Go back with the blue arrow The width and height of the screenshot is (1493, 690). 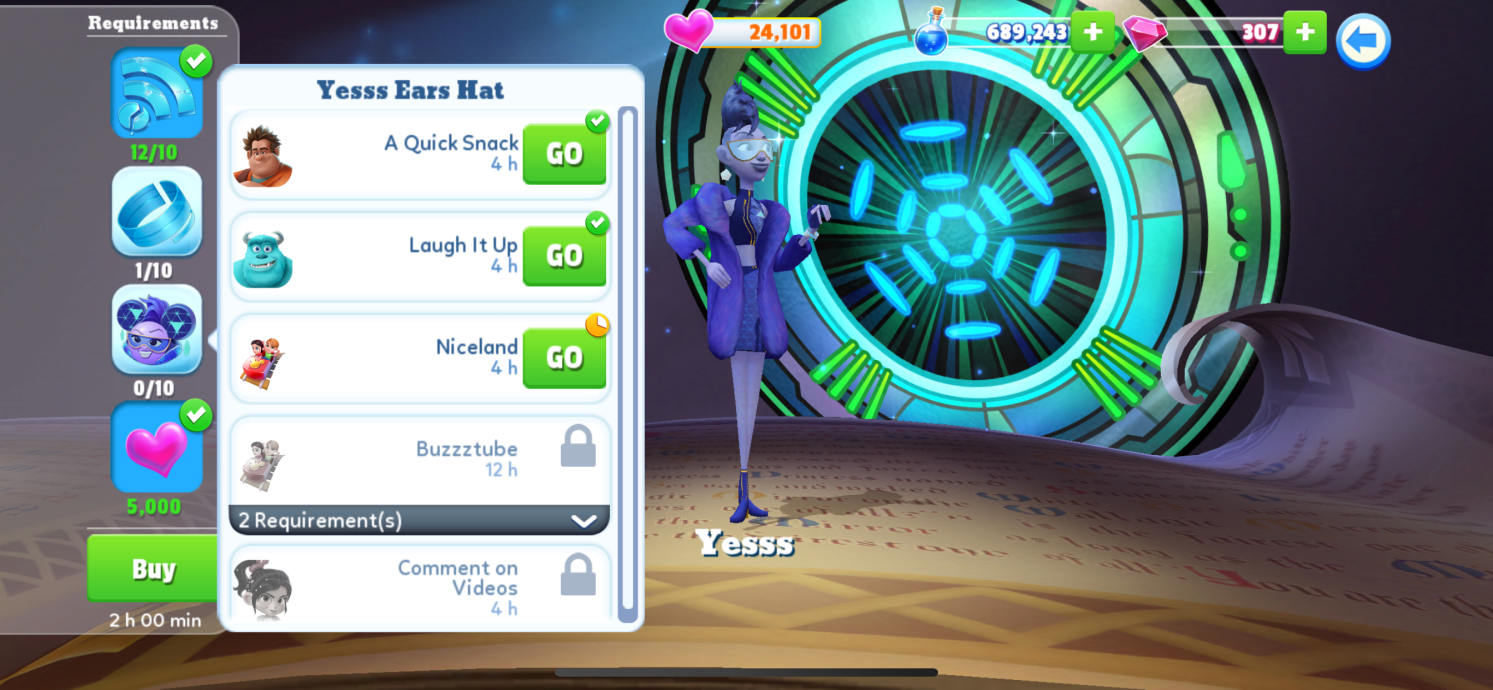pos(1362,41)
